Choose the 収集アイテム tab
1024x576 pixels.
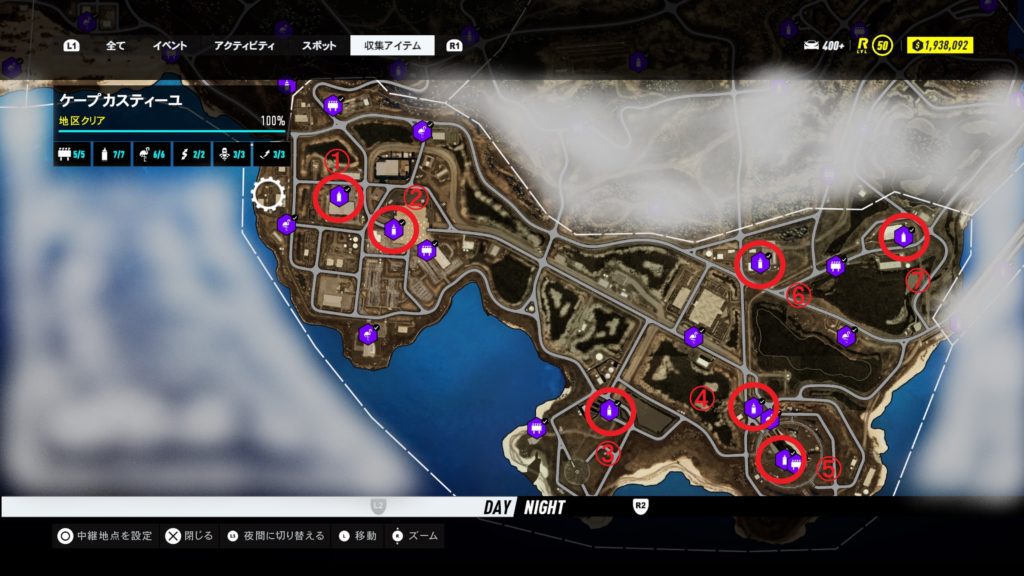coord(392,45)
